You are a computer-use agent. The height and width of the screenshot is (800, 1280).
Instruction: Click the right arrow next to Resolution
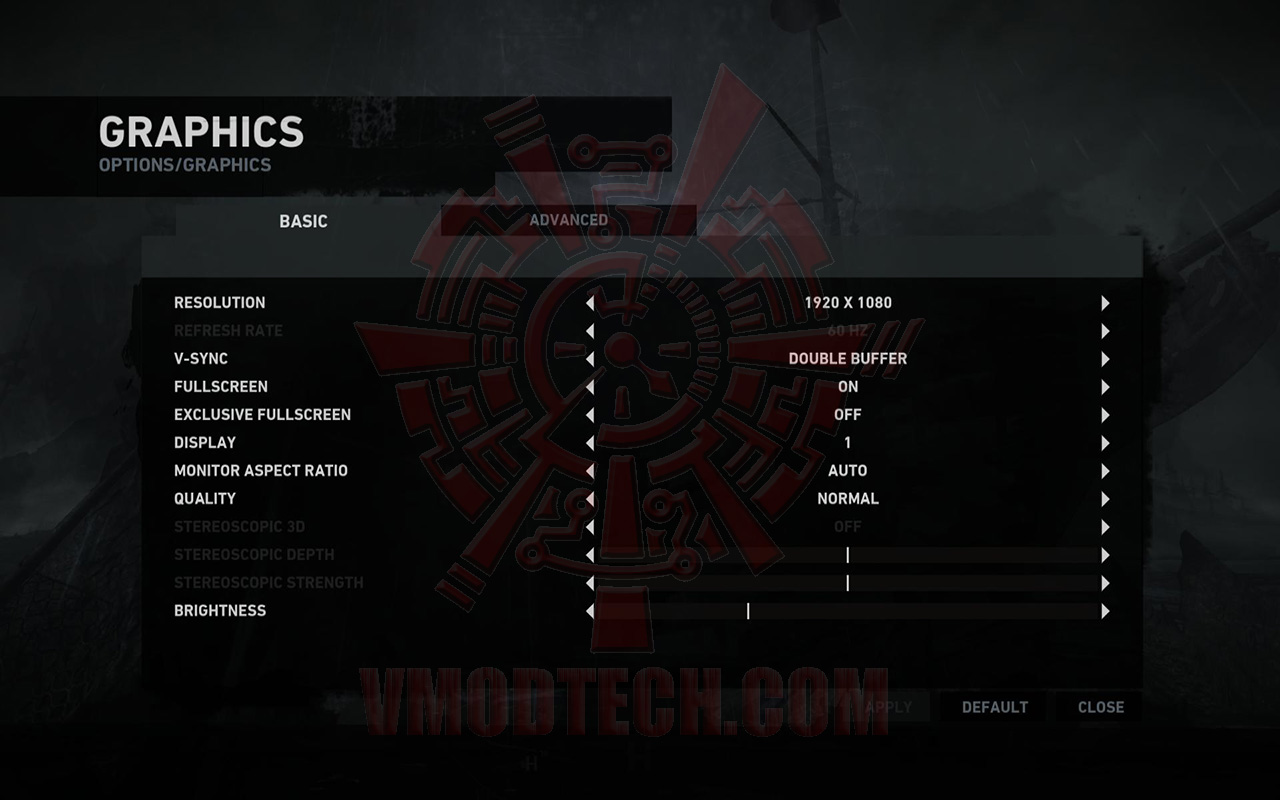pos(1104,302)
